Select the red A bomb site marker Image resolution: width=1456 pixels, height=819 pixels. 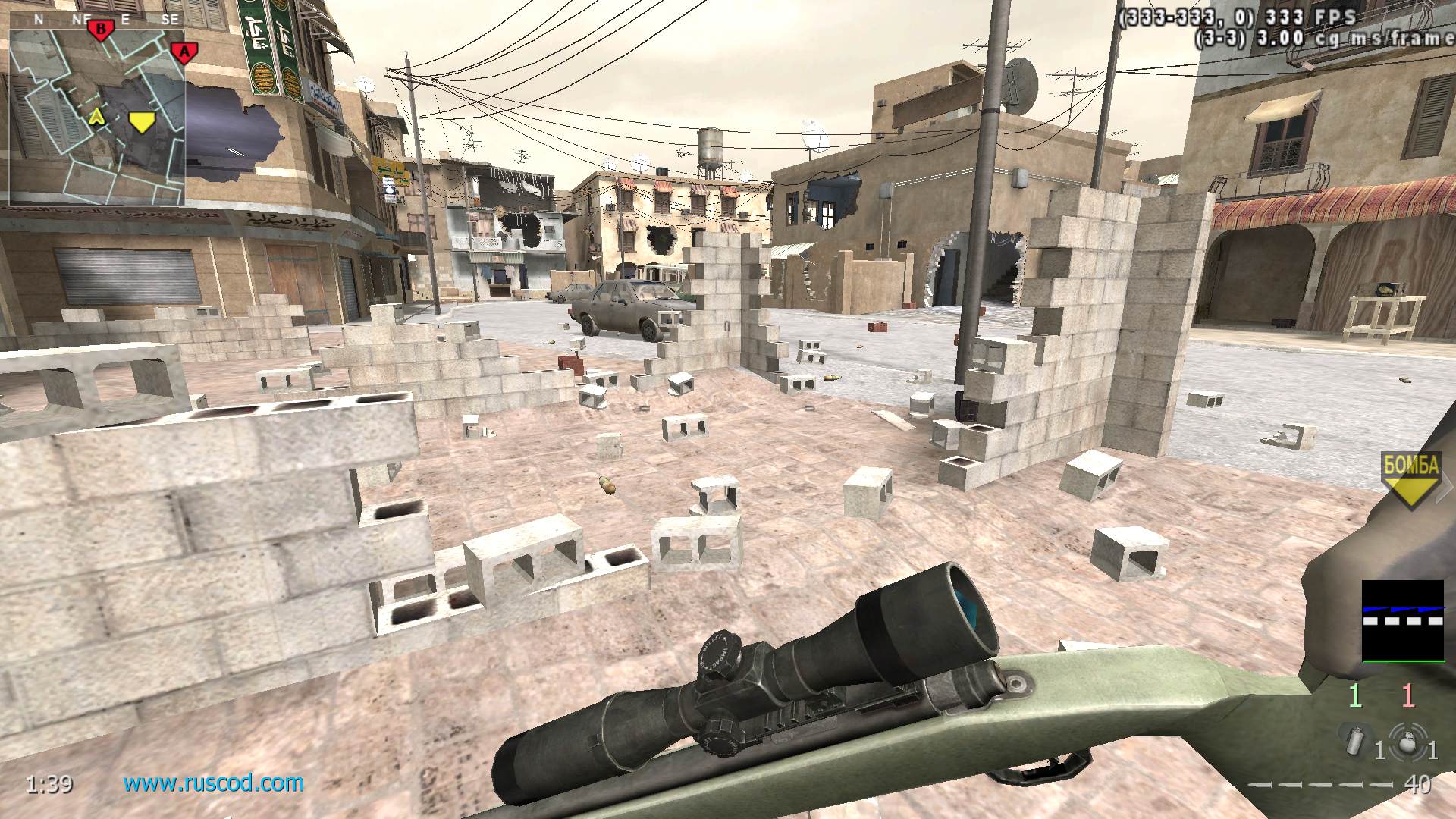tap(183, 52)
